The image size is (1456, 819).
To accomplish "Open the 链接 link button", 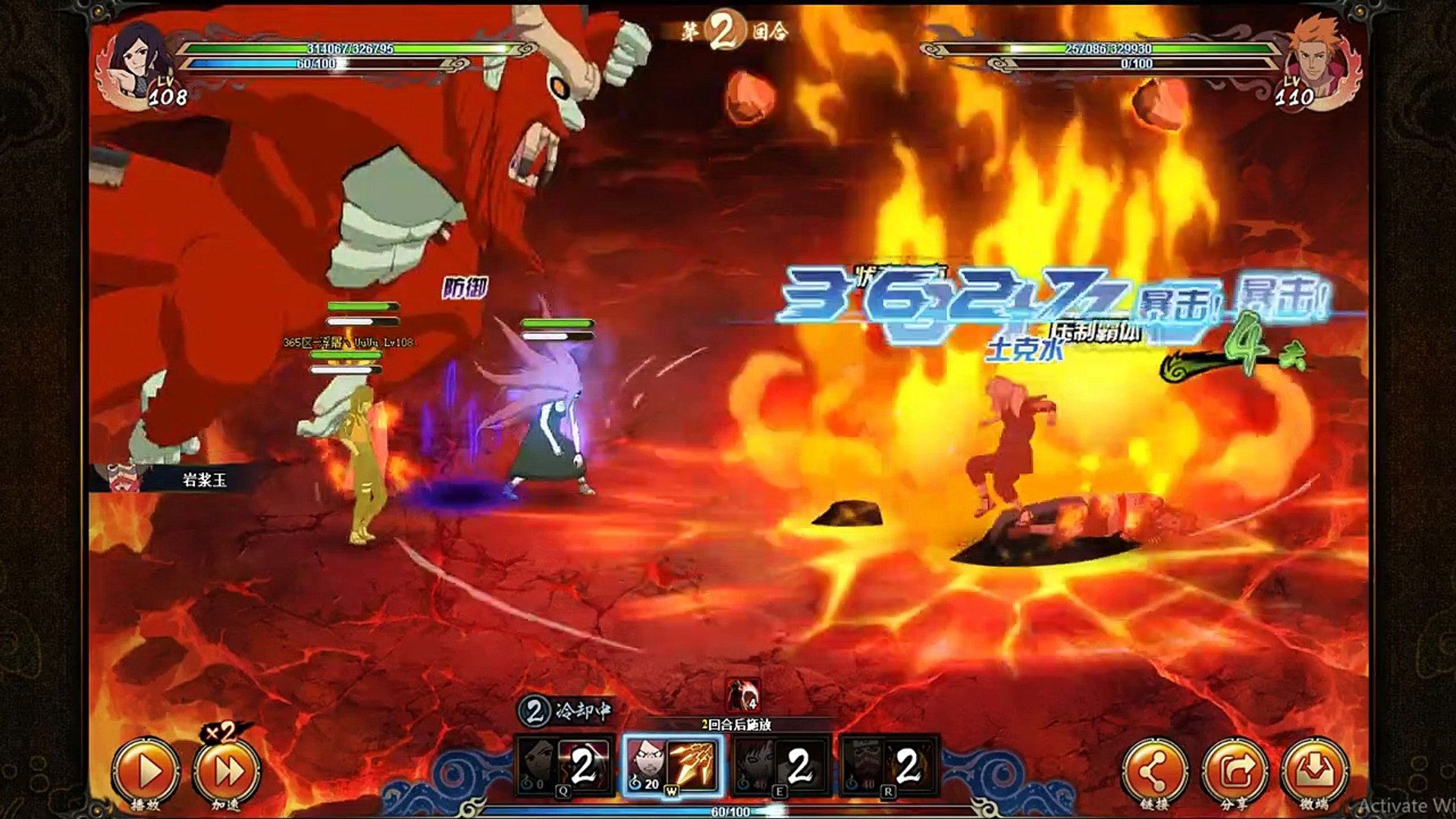I will tap(1153, 771).
